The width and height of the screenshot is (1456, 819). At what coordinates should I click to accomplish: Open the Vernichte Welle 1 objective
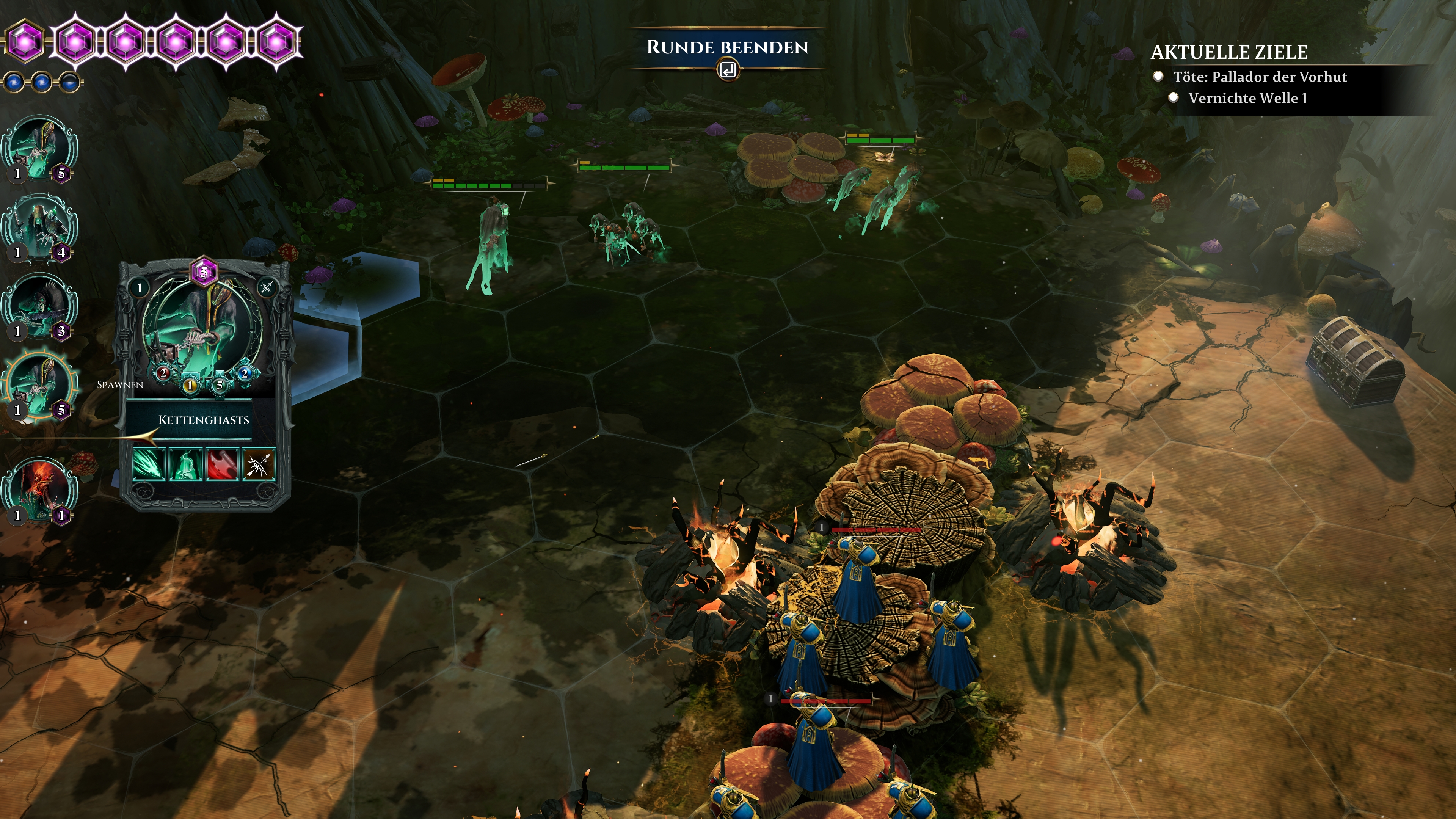click(1247, 98)
